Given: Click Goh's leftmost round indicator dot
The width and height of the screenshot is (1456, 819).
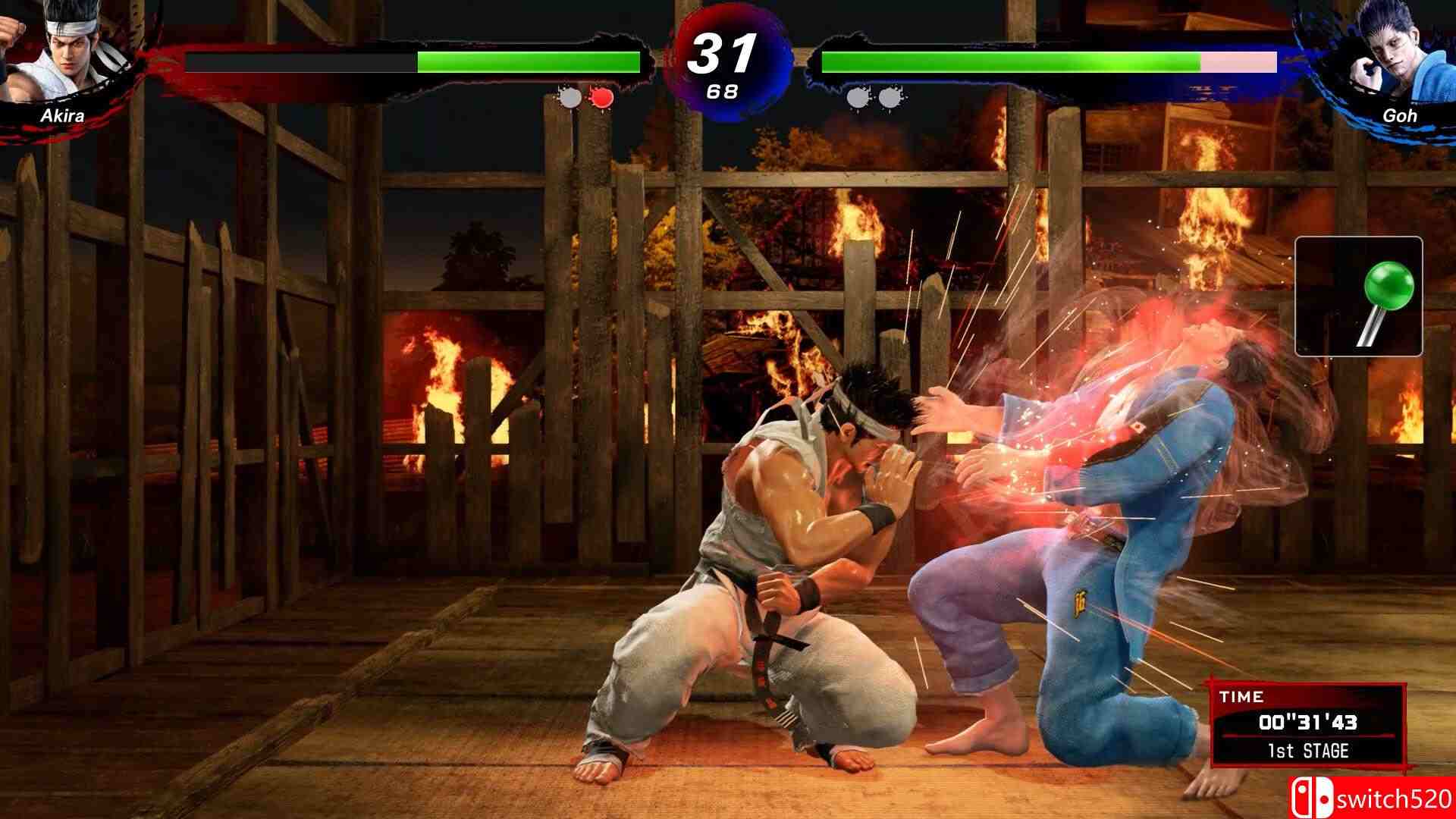Looking at the screenshot, I should (855, 97).
